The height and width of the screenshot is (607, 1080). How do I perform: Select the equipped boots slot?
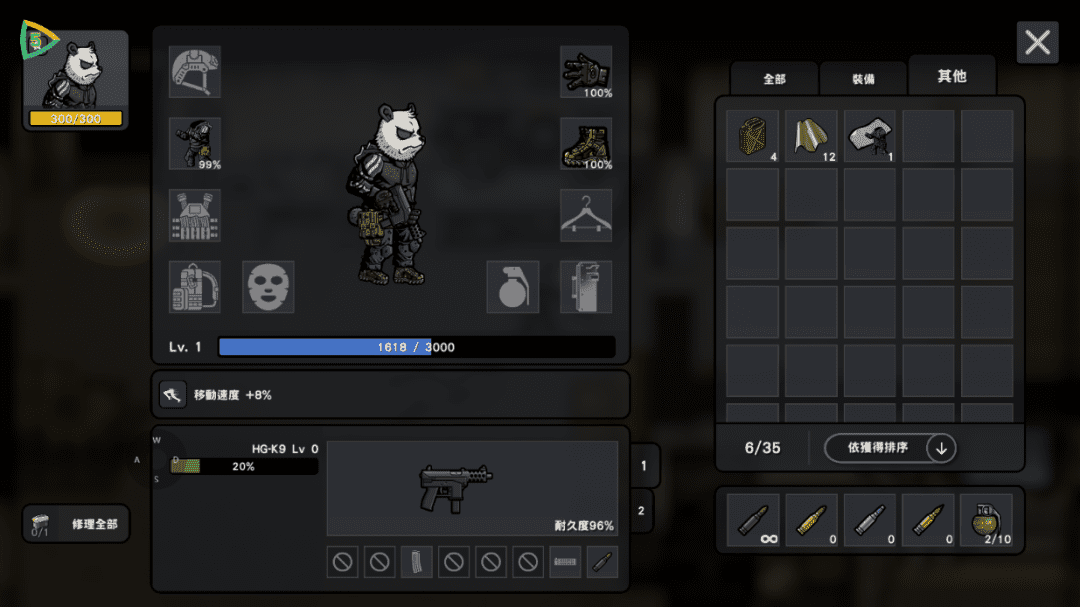click(x=586, y=144)
